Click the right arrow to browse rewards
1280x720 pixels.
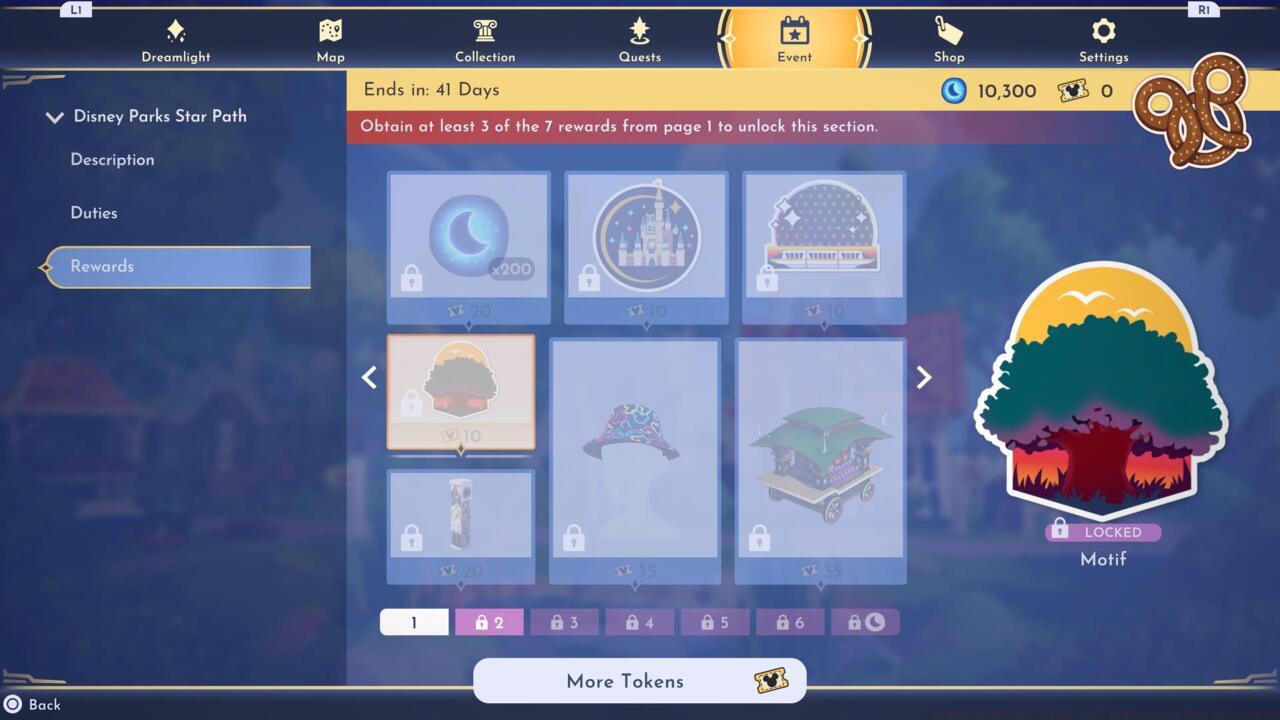click(x=922, y=377)
